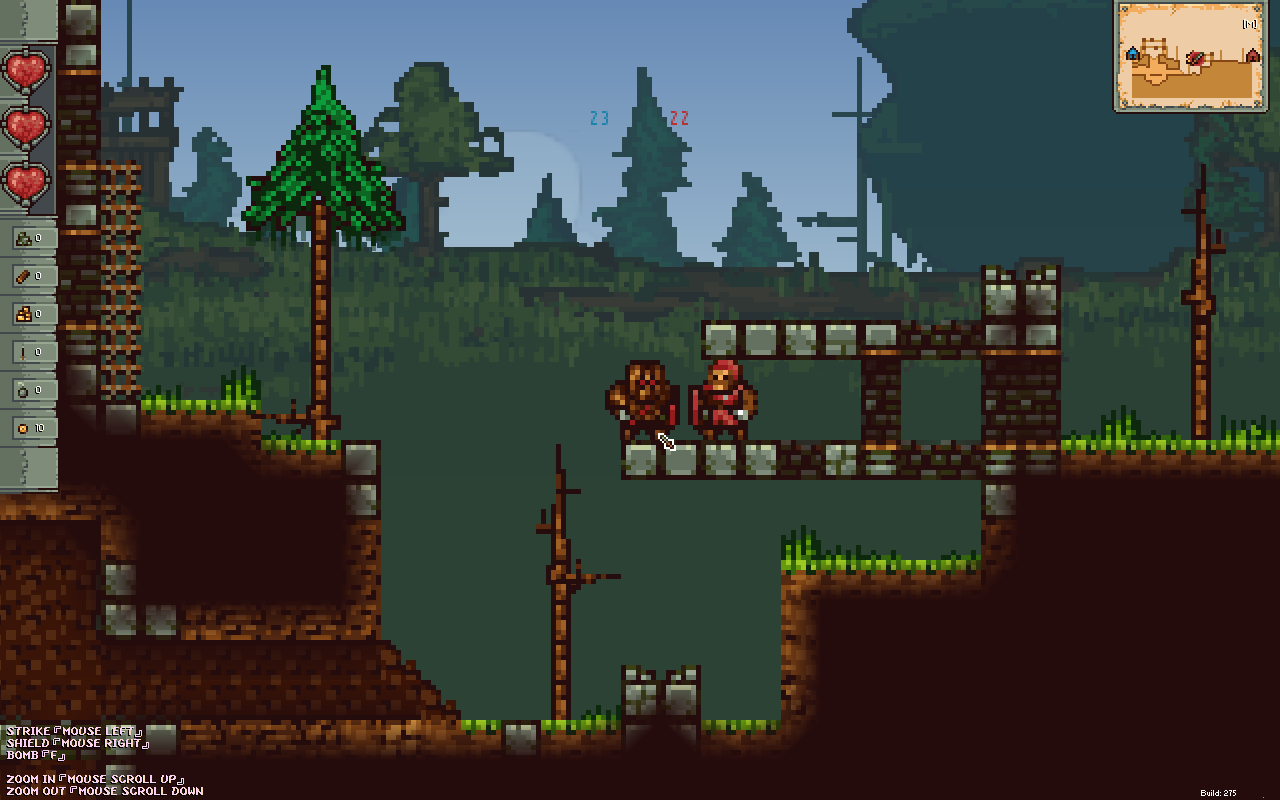
Task: Click the red knight marker on minimap
Action: (1195, 59)
